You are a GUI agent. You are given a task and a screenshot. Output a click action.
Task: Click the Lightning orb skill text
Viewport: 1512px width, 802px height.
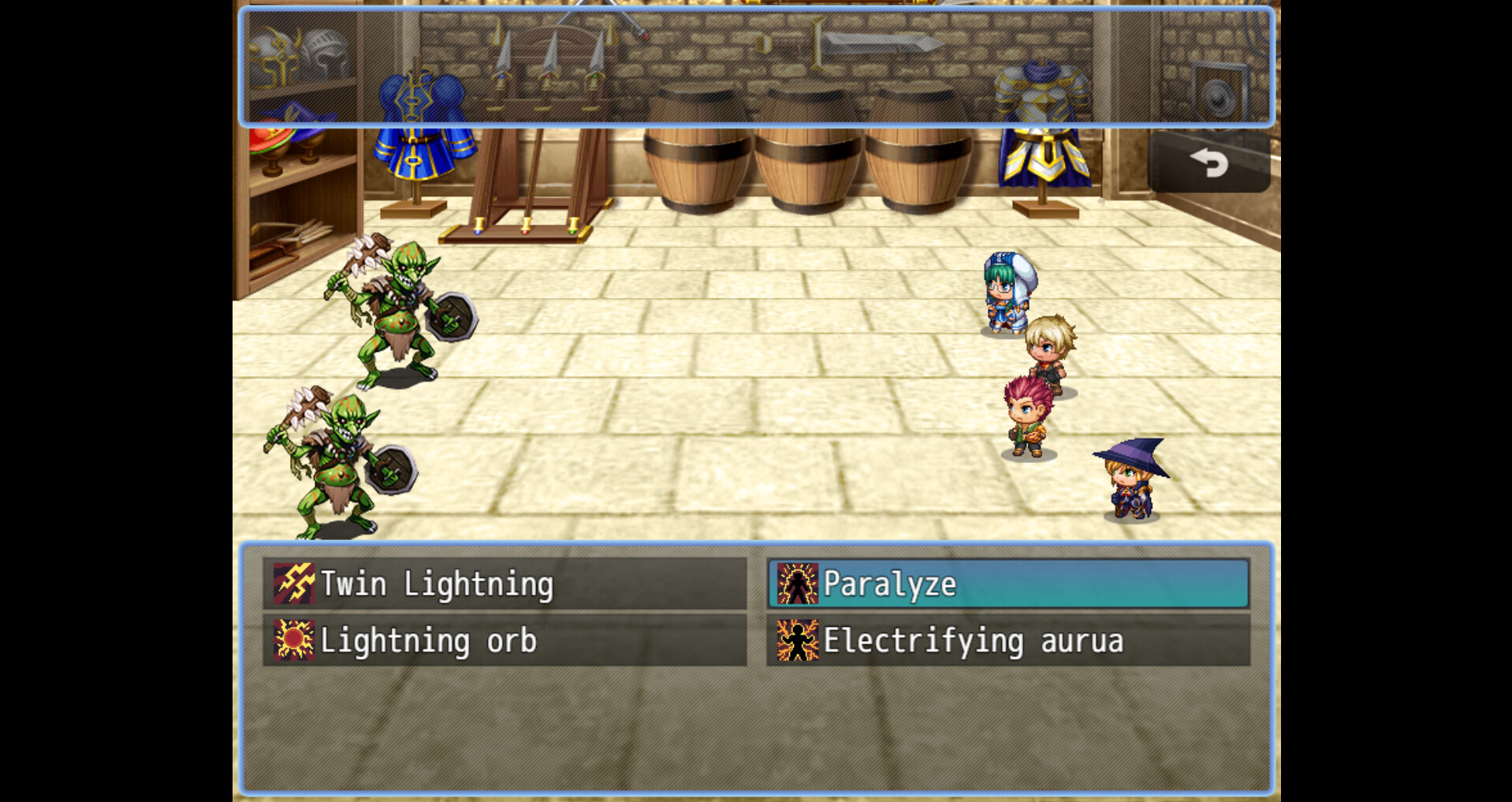(x=430, y=640)
